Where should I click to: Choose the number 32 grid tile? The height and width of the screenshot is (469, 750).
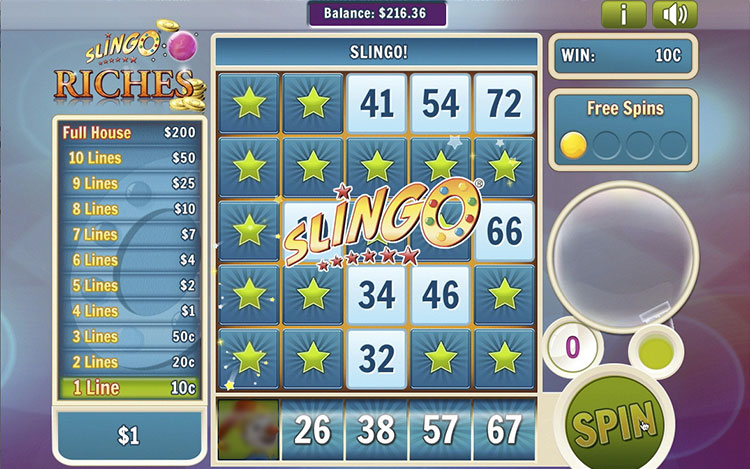coord(376,359)
